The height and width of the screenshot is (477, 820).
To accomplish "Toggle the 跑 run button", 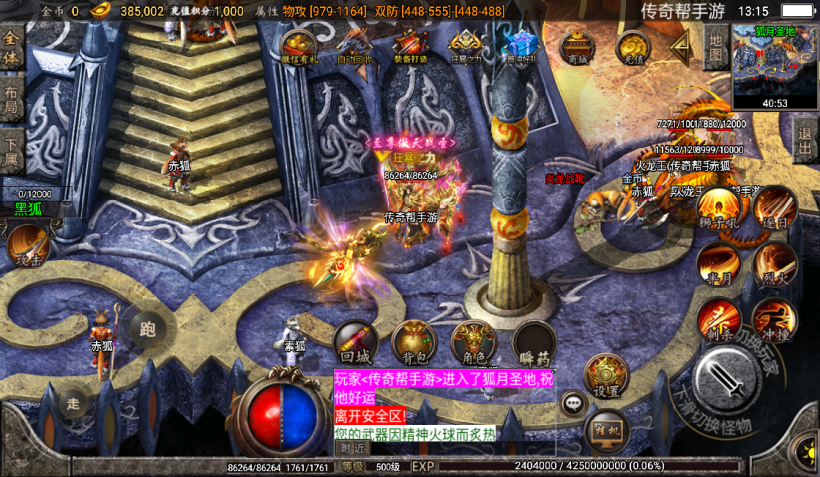I will point(148,327).
